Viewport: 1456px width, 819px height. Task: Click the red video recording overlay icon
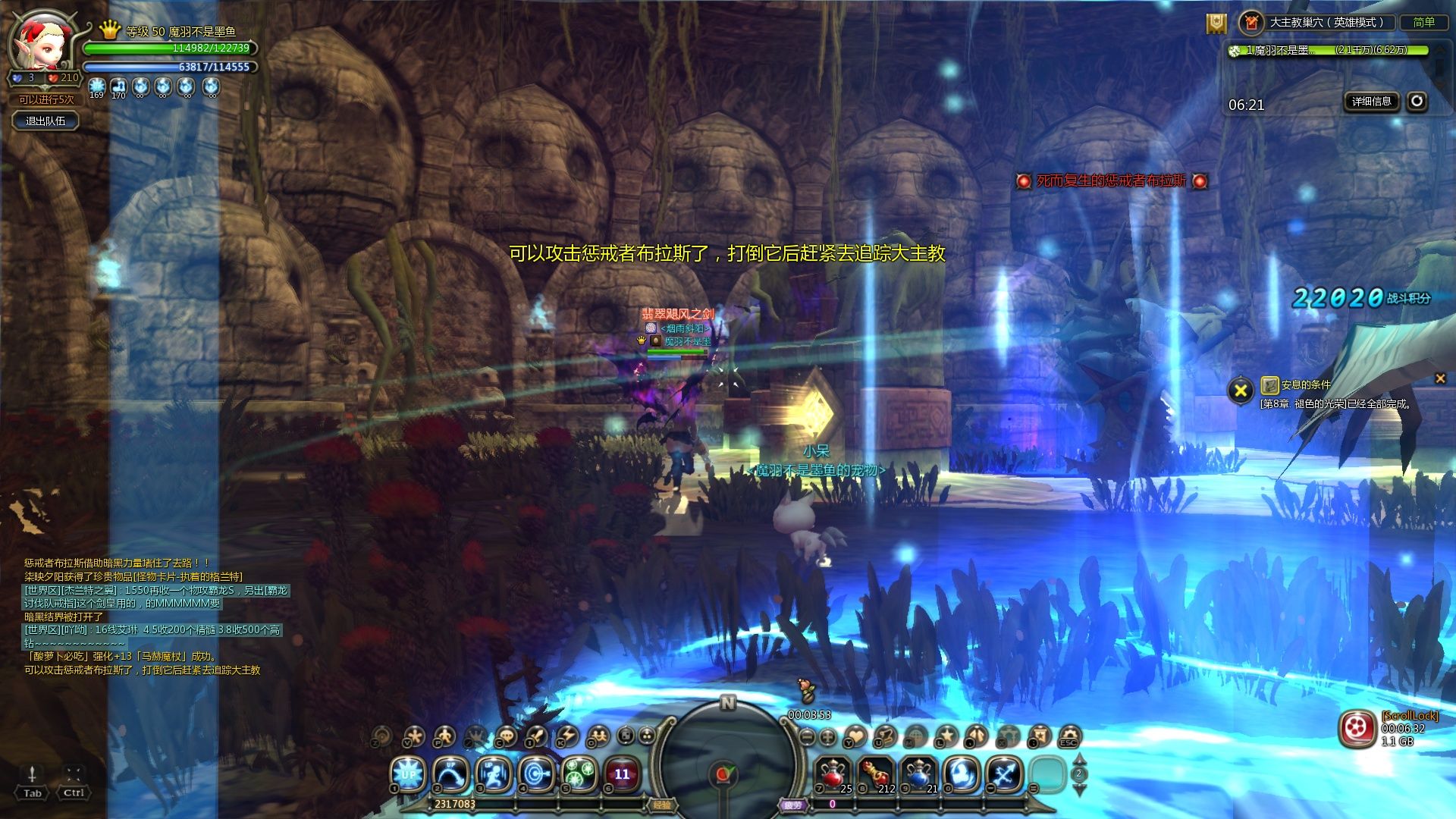[1357, 729]
